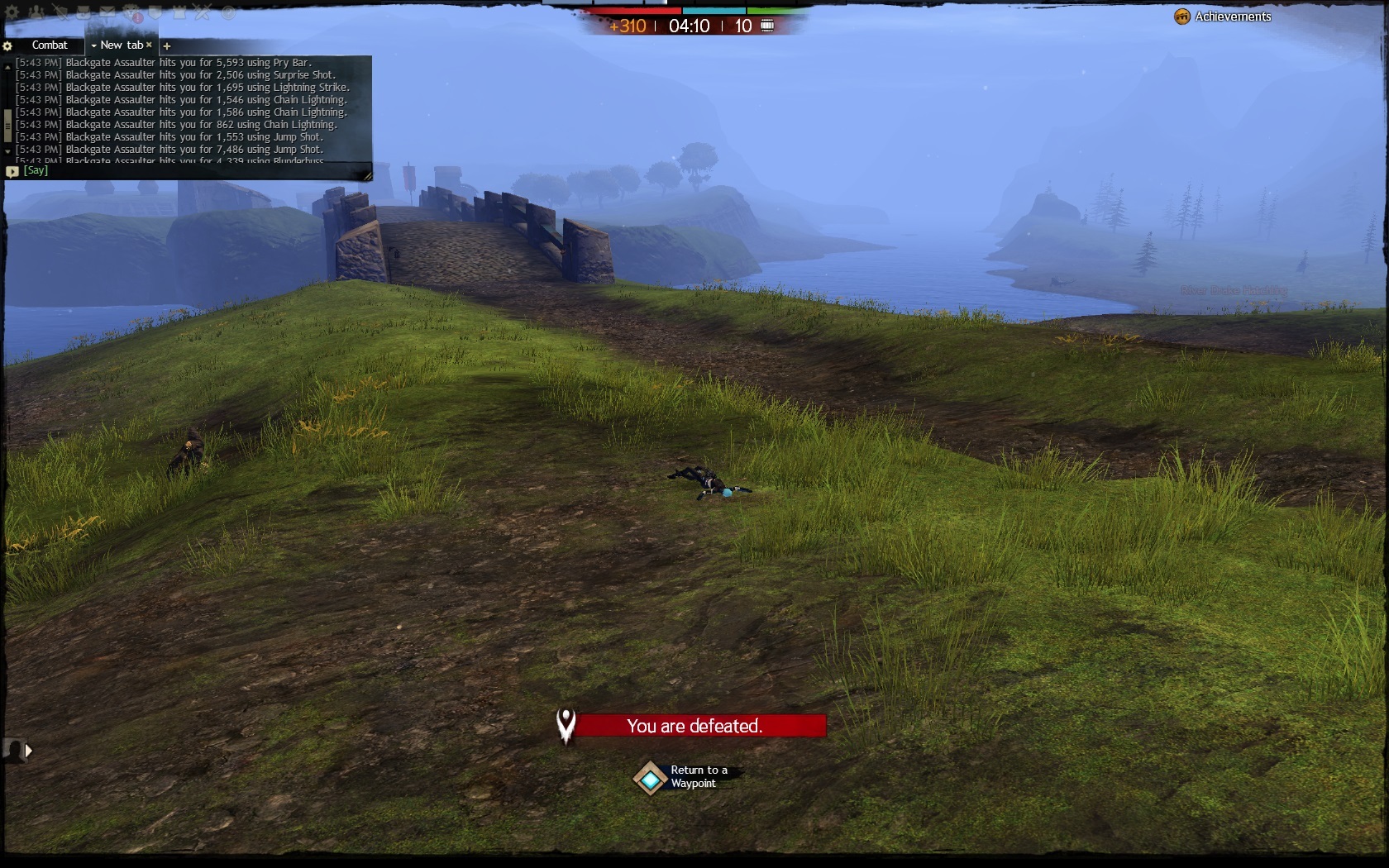Select the New tab chat tab
The width and height of the screenshot is (1389, 868).
coord(122,45)
